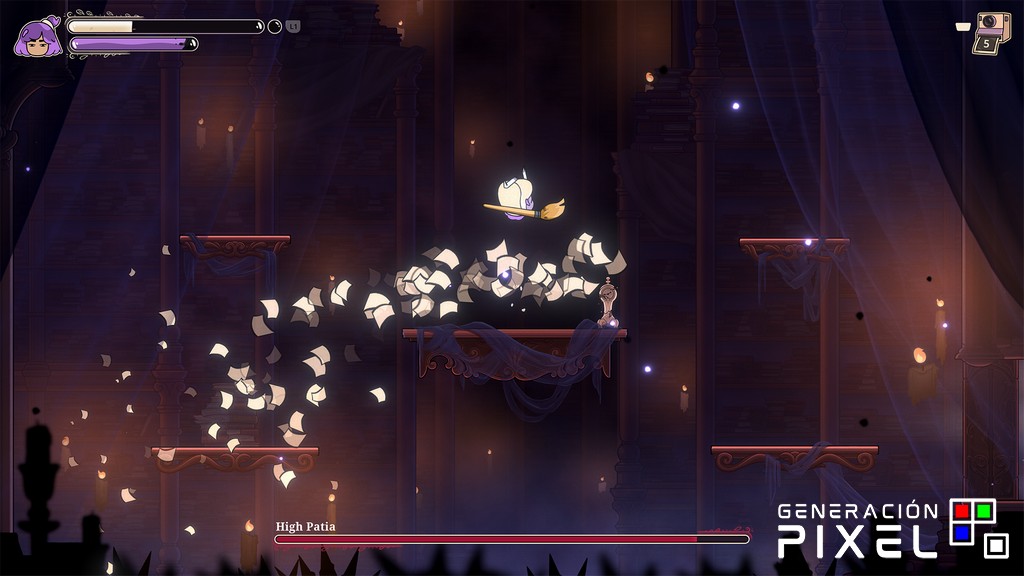
Task: Select the instant camera item icon
Action: click(x=991, y=32)
